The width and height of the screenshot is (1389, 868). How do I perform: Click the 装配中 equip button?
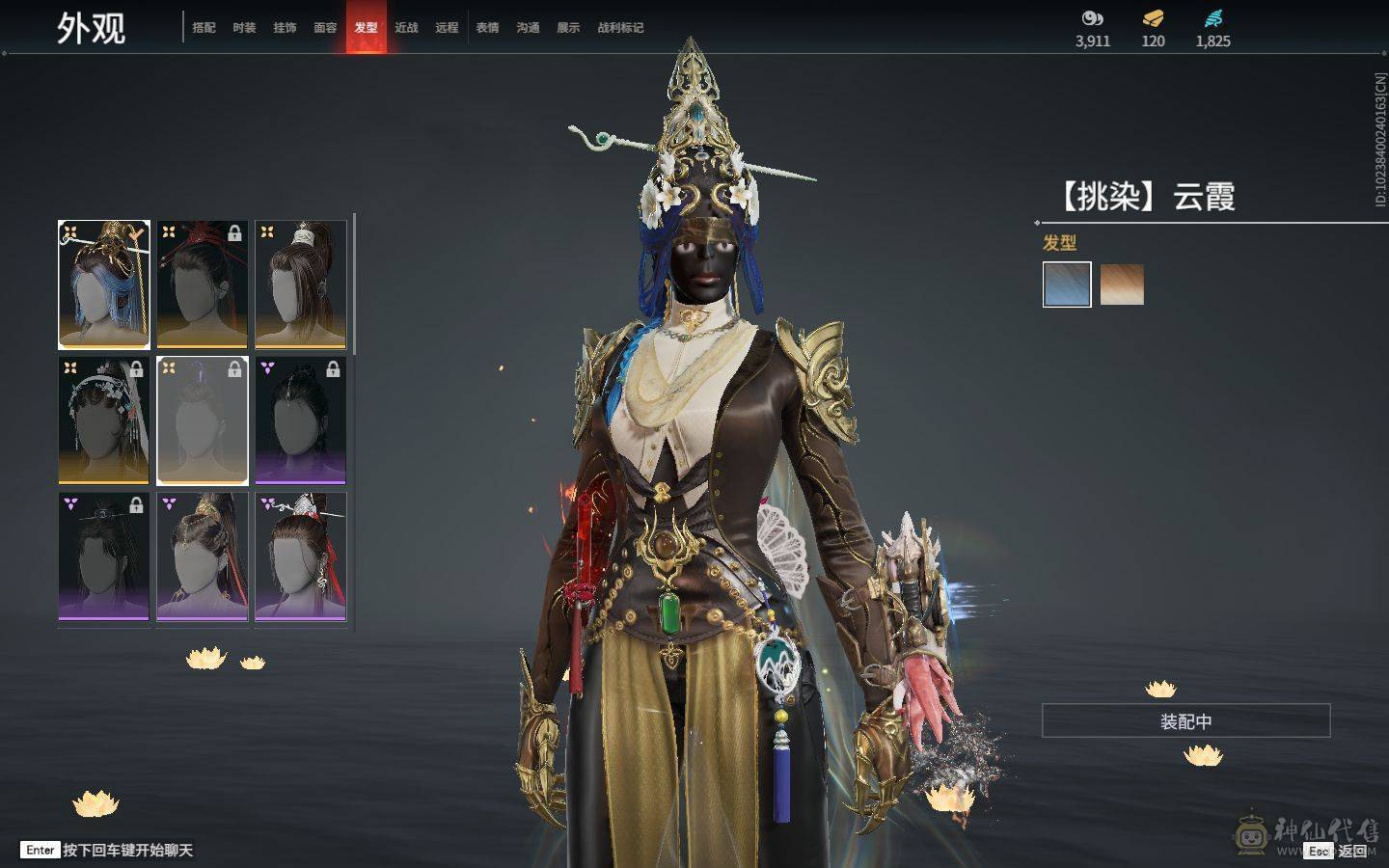1185,721
